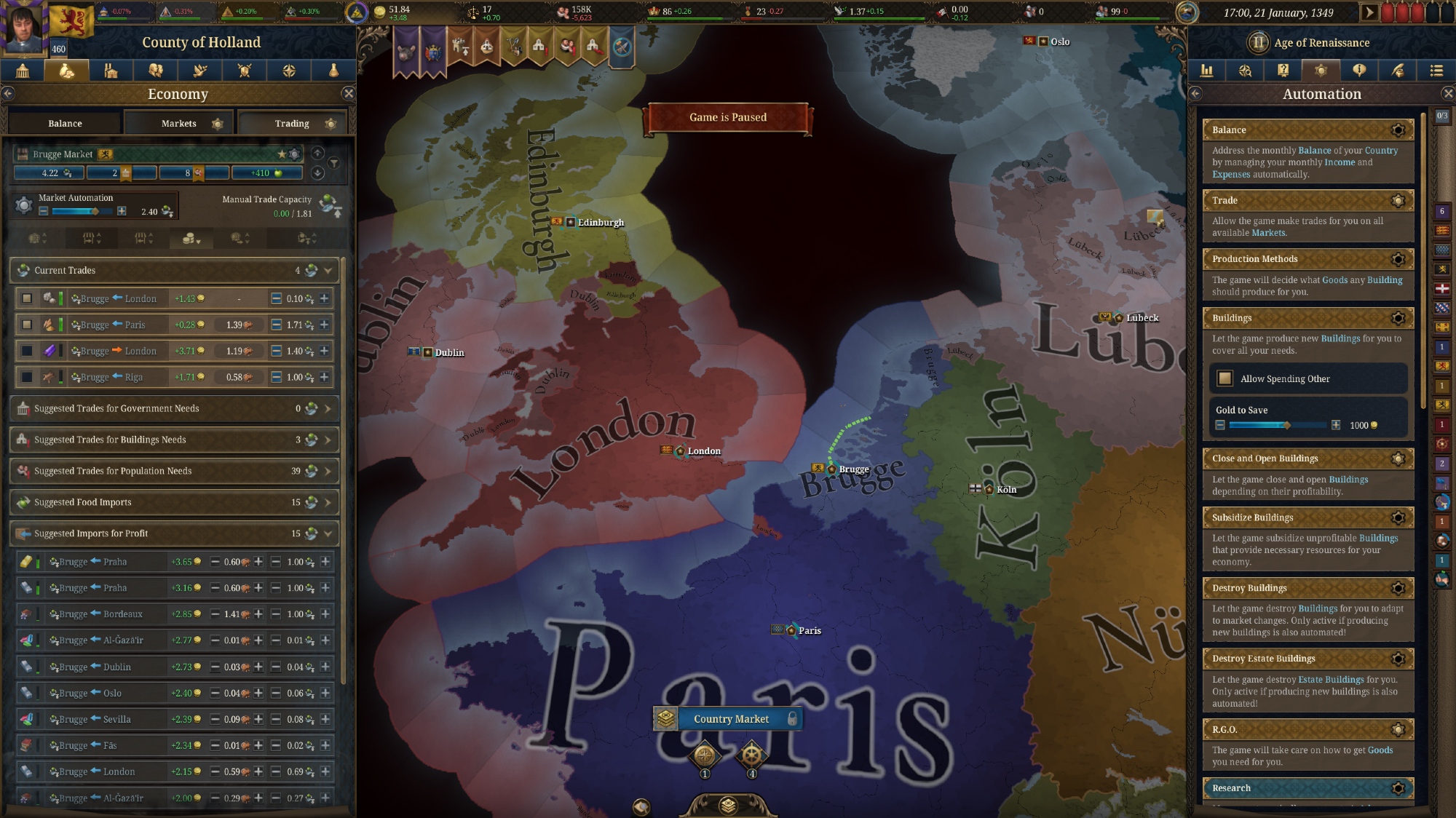Select the Trading tab
The height and width of the screenshot is (818, 1456).
point(292,124)
